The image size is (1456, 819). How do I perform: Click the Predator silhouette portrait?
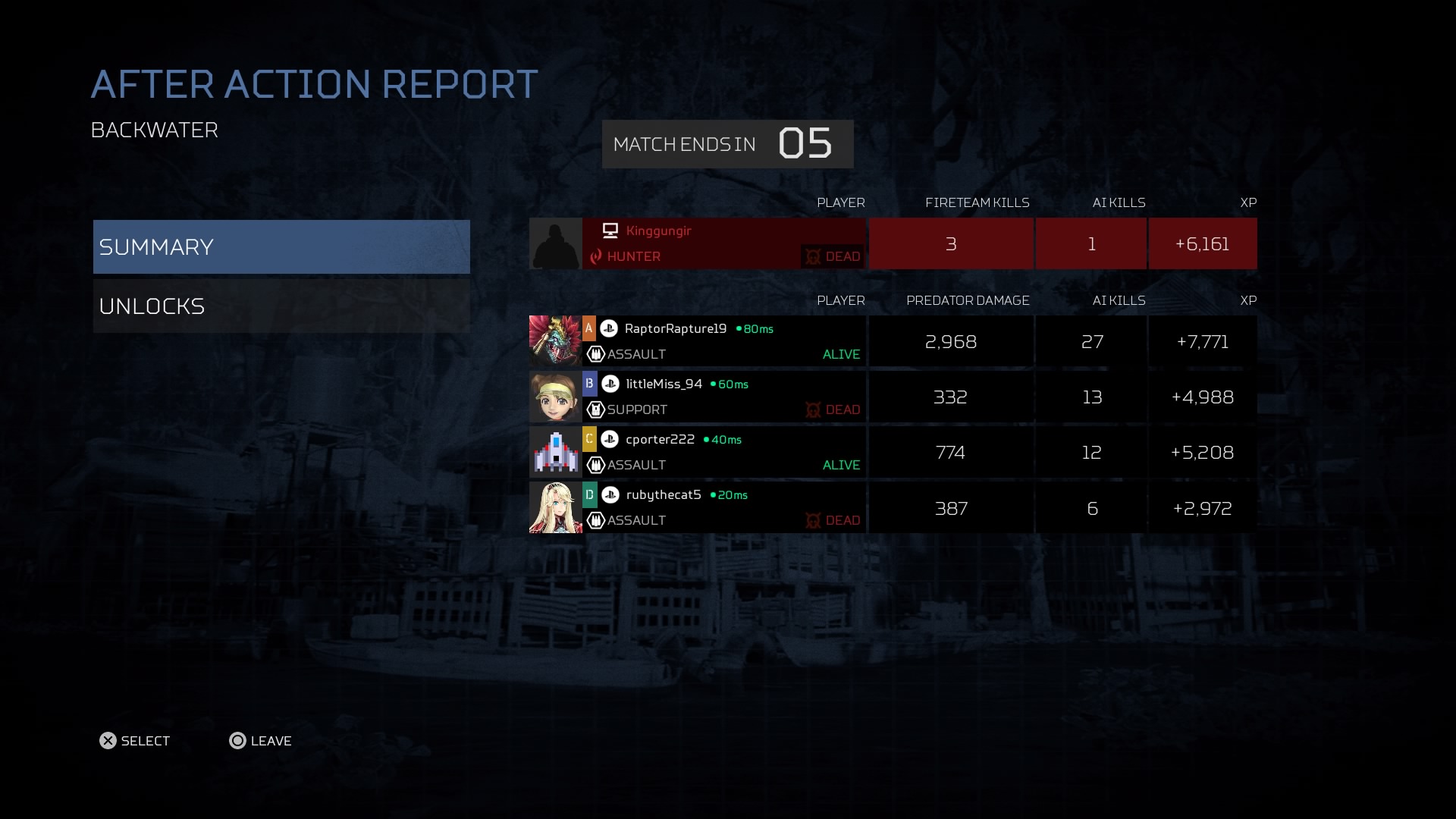[x=555, y=243]
